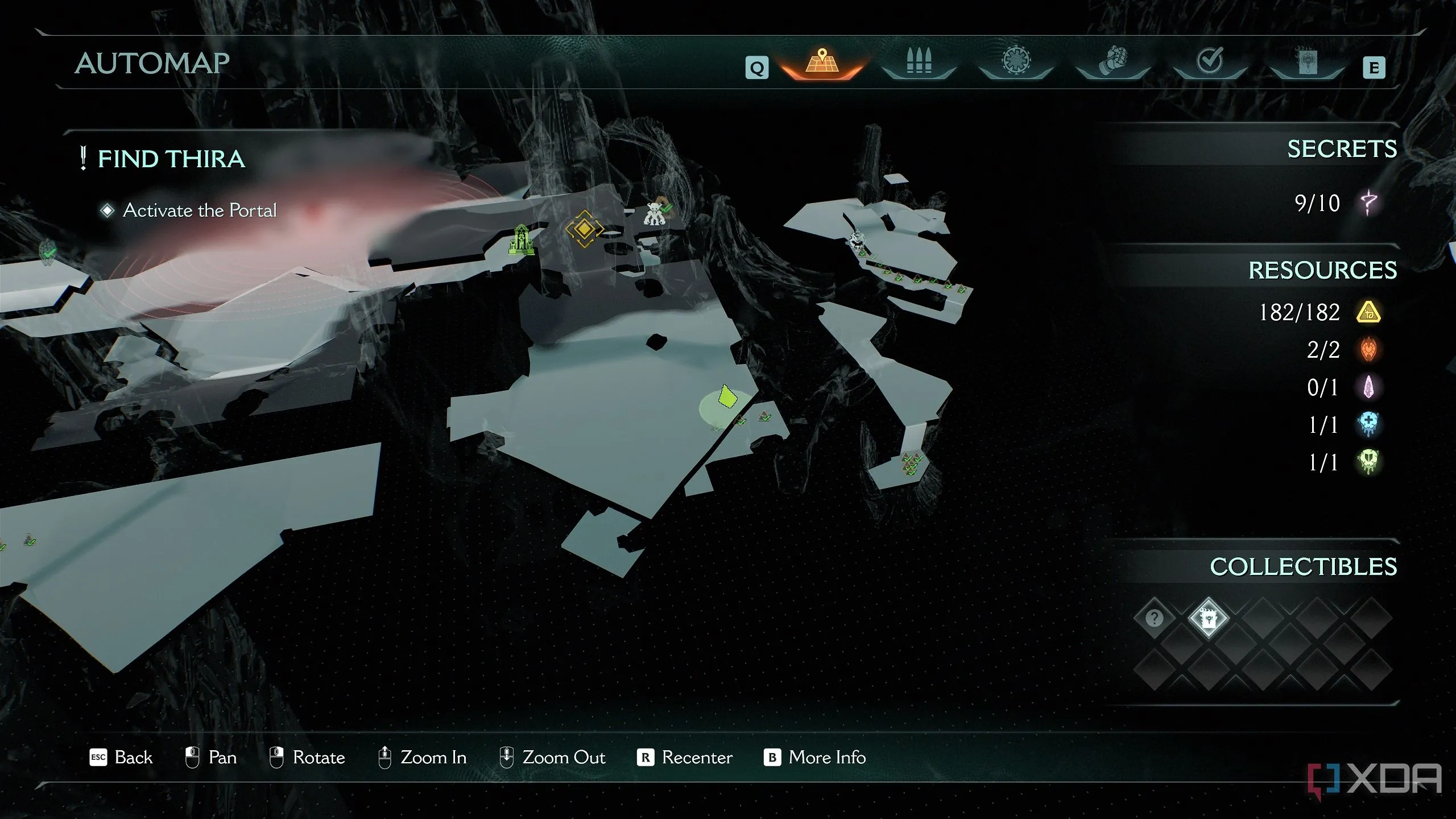The height and width of the screenshot is (819, 1456).
Task: Open the bullets arsenal tab
Action: tap(919, 61)
